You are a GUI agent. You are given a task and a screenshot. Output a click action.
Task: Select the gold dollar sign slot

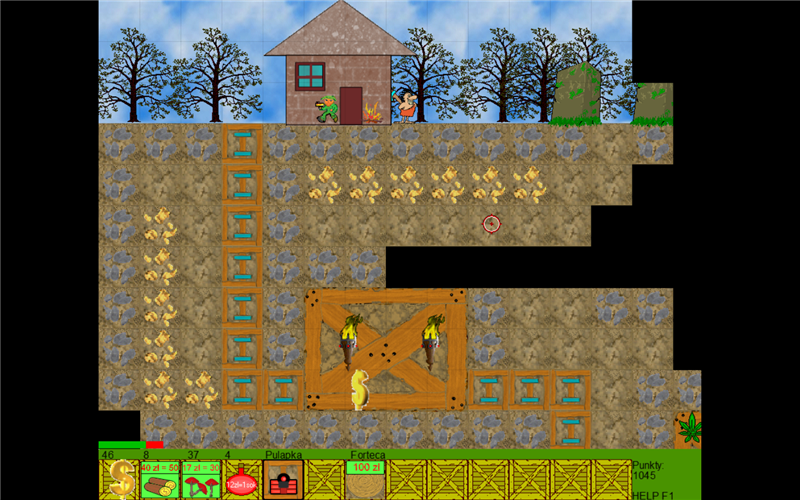tap(119, 479)
